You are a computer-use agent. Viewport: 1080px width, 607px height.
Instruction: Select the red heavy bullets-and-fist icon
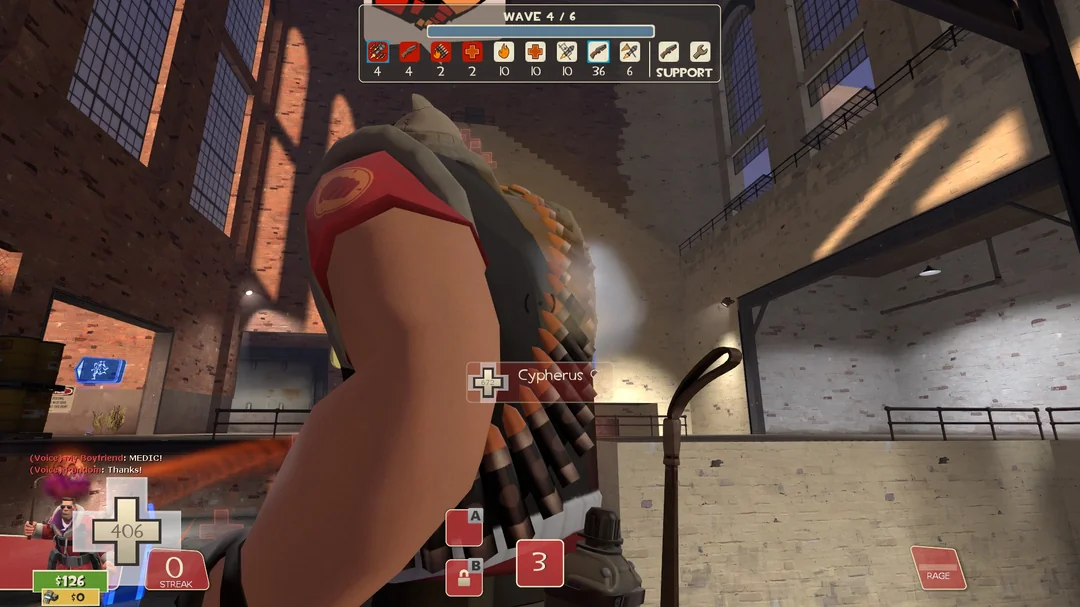[441, 51]
